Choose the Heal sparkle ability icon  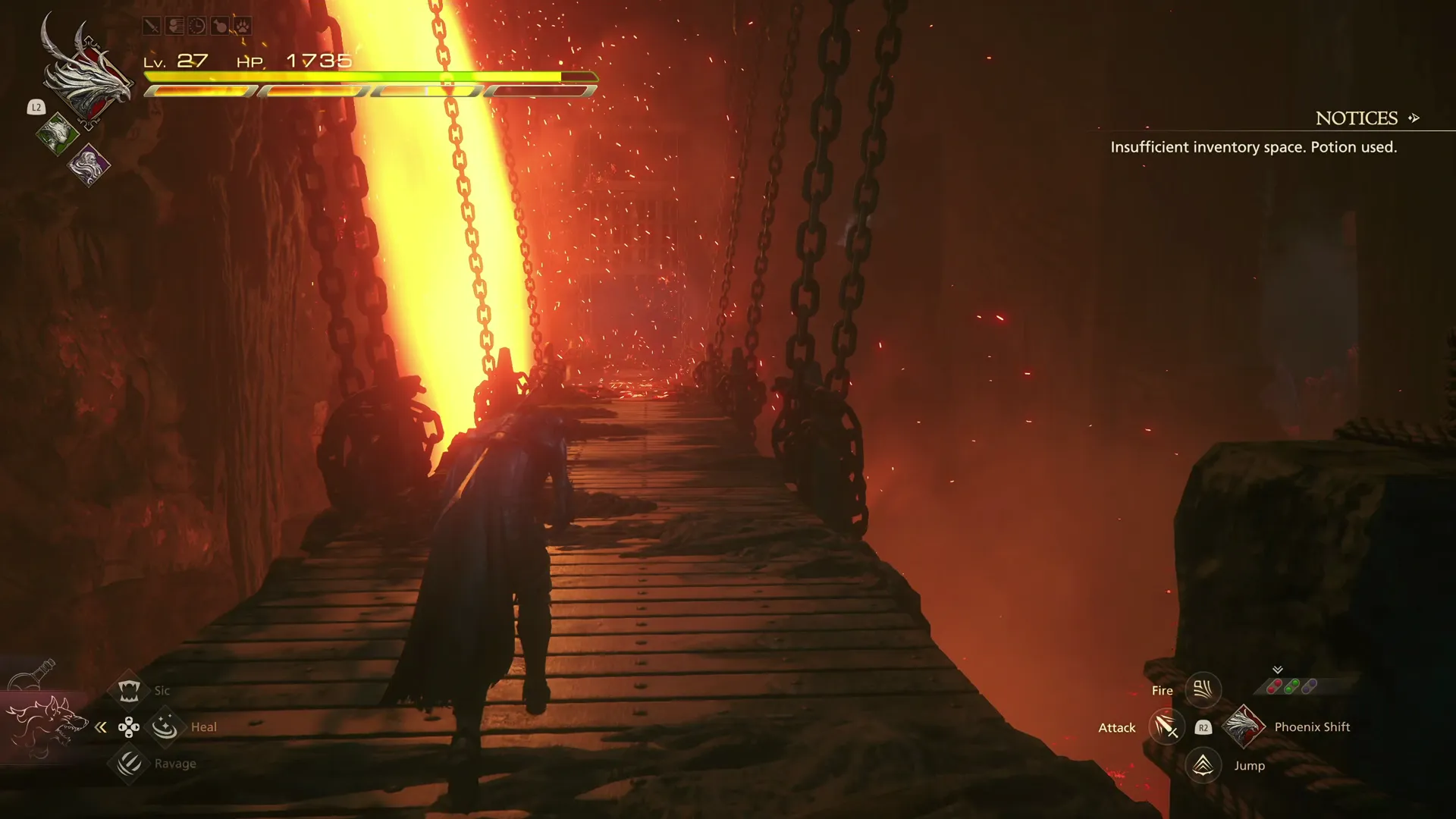click(x=165, y=726)
